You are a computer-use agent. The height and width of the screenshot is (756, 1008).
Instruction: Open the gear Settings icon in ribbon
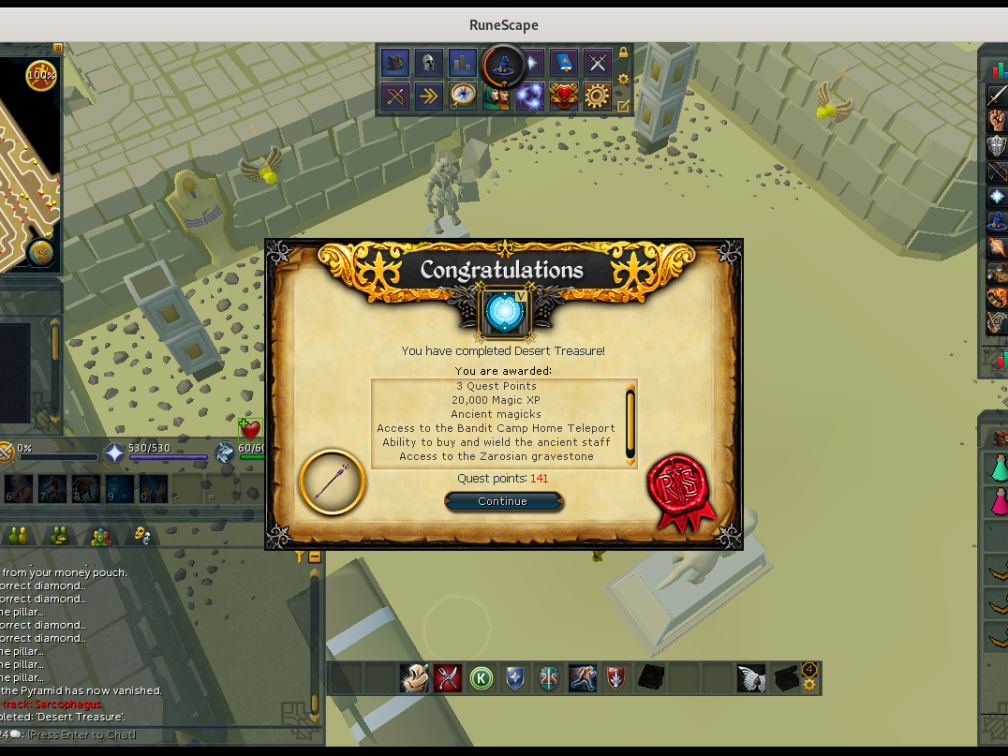[597, 96]
